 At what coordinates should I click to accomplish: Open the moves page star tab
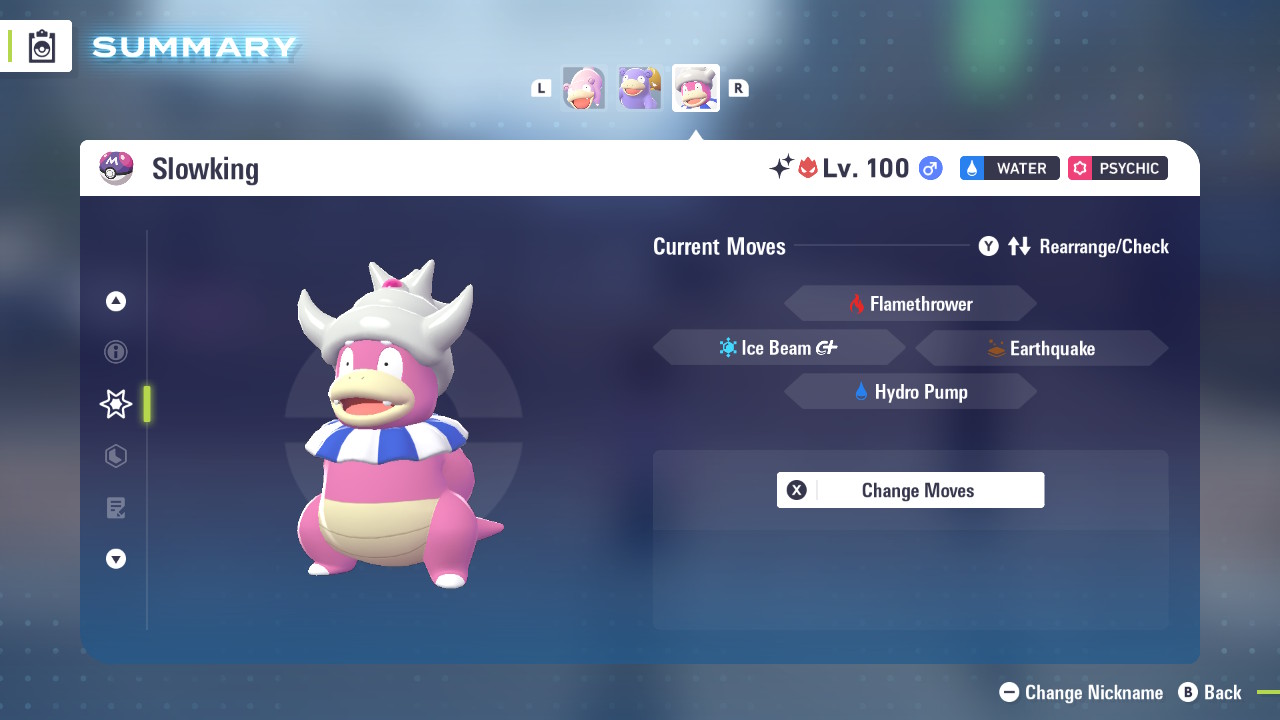[116, 404]
